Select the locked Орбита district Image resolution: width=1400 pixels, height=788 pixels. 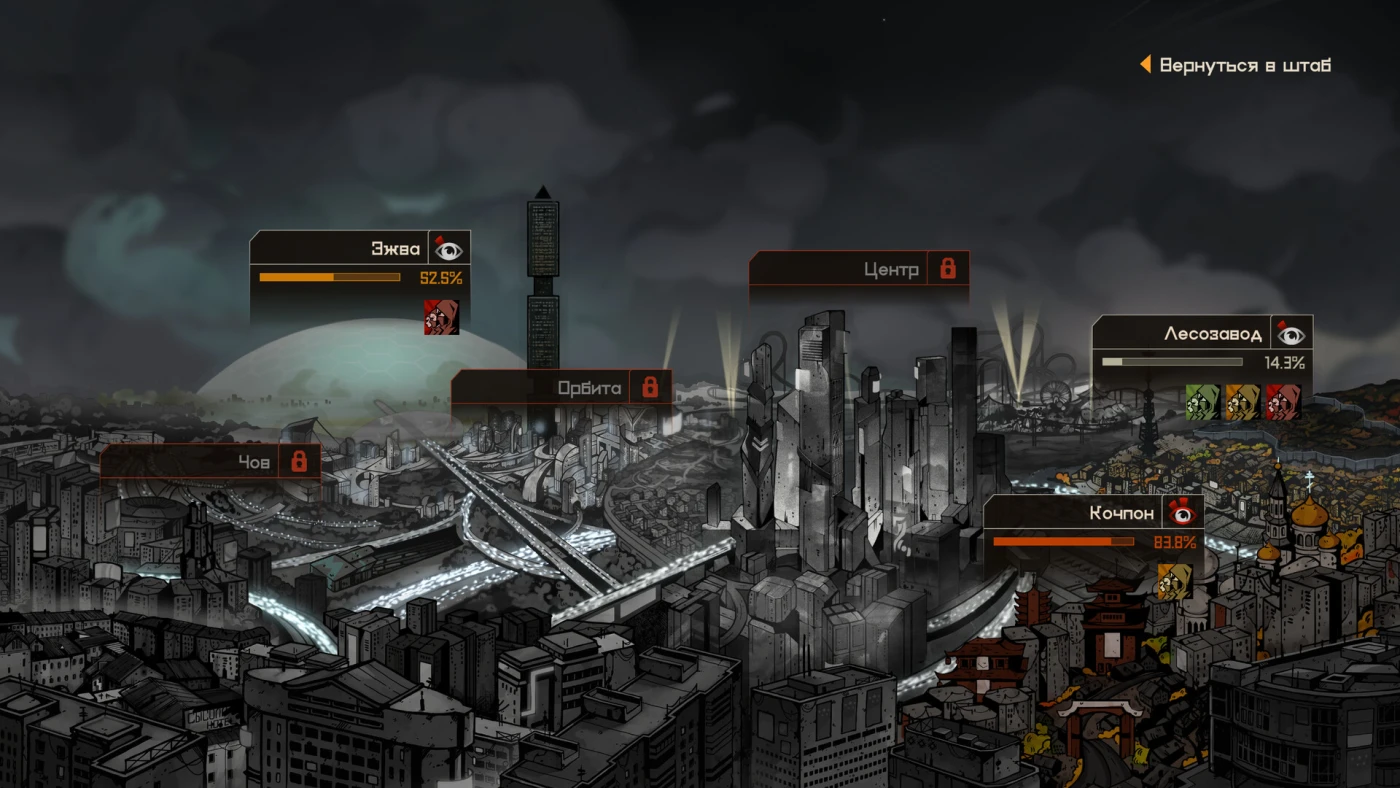(x=589, y=388)
